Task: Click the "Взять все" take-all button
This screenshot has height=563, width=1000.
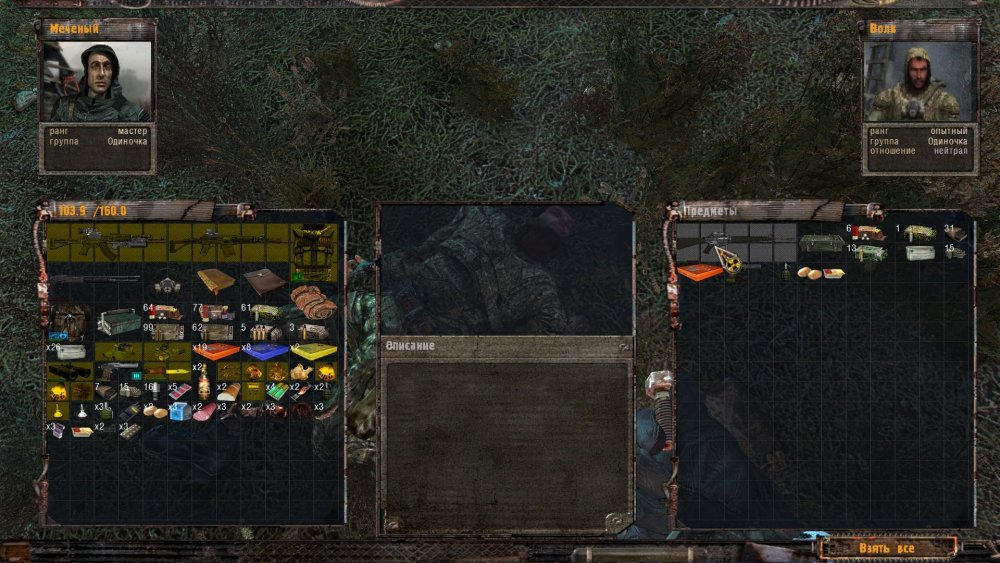Action: pos(886,548)
